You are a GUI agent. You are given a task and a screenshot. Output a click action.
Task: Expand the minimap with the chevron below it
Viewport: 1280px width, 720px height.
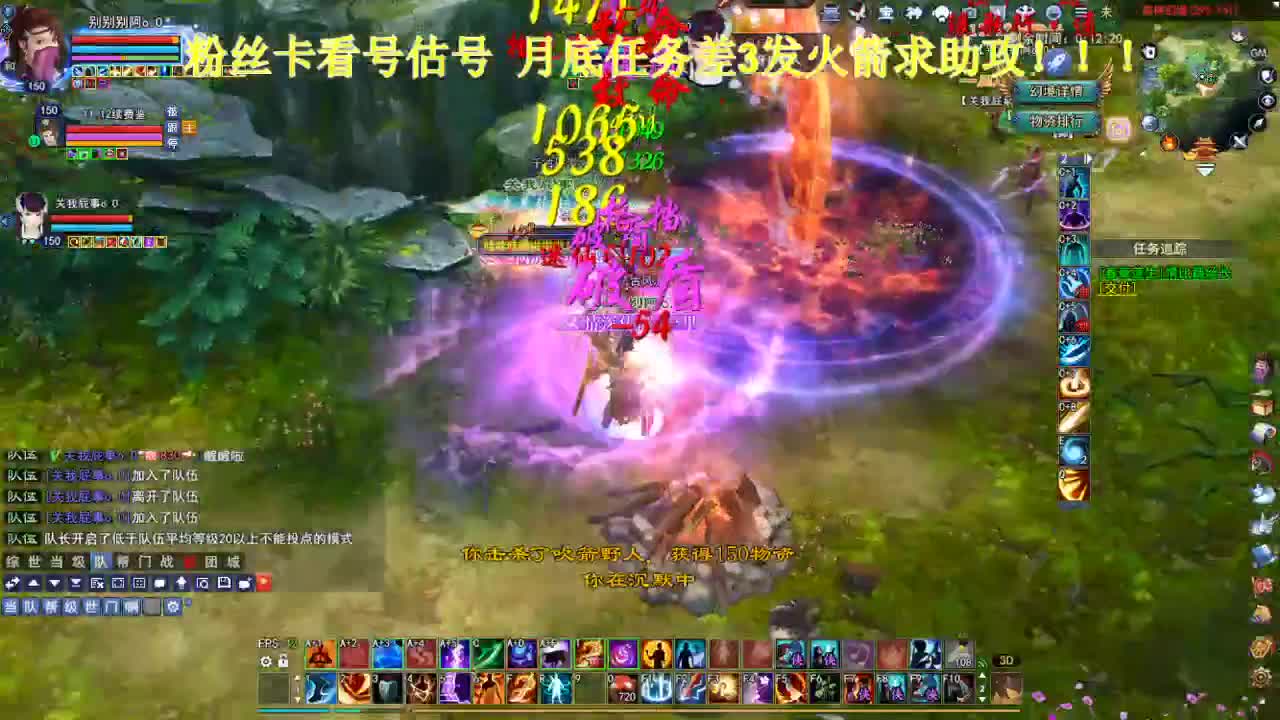pos(1205,167)
